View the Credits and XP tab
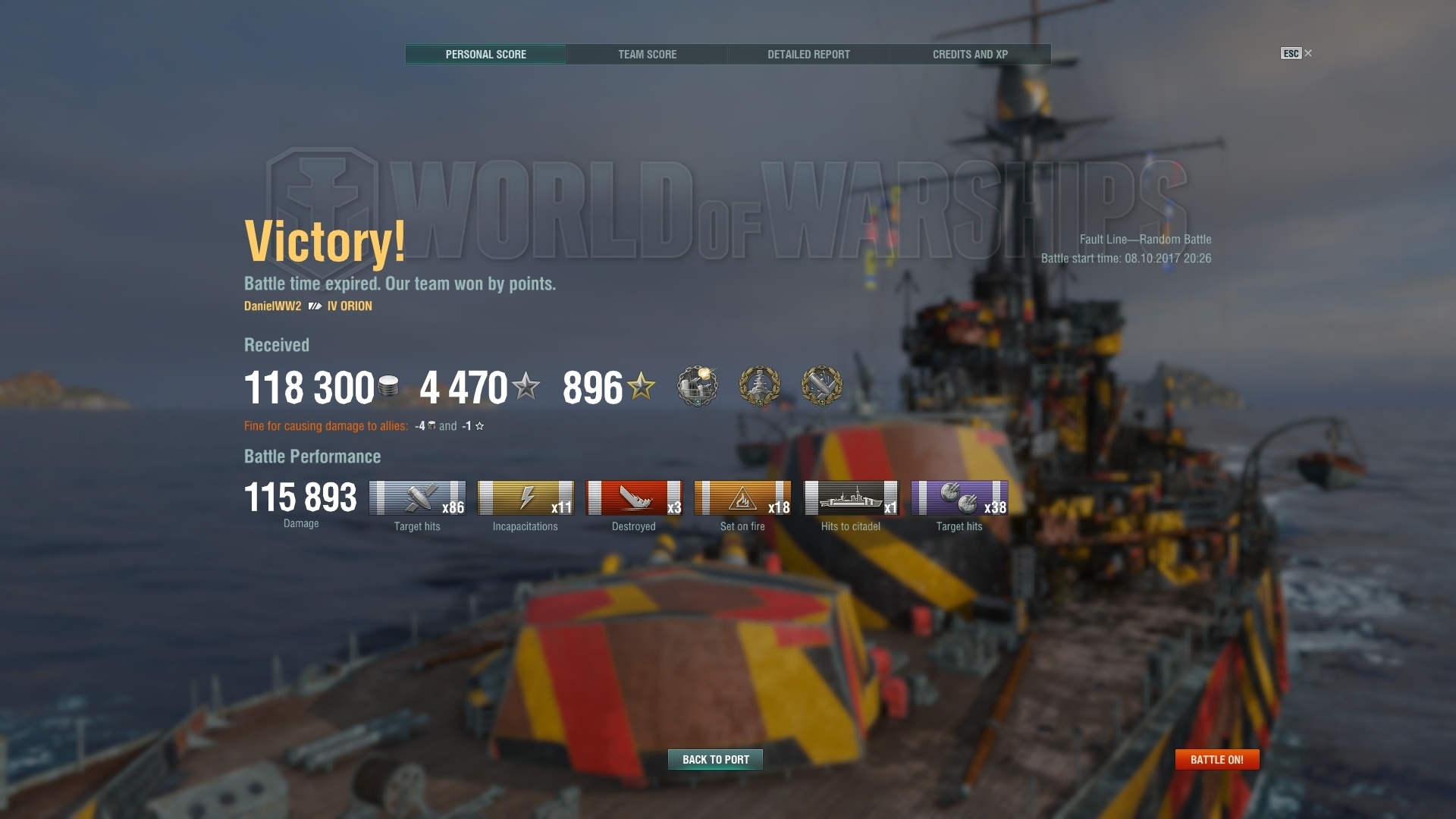1456x819 pixels. click(970, 55)
